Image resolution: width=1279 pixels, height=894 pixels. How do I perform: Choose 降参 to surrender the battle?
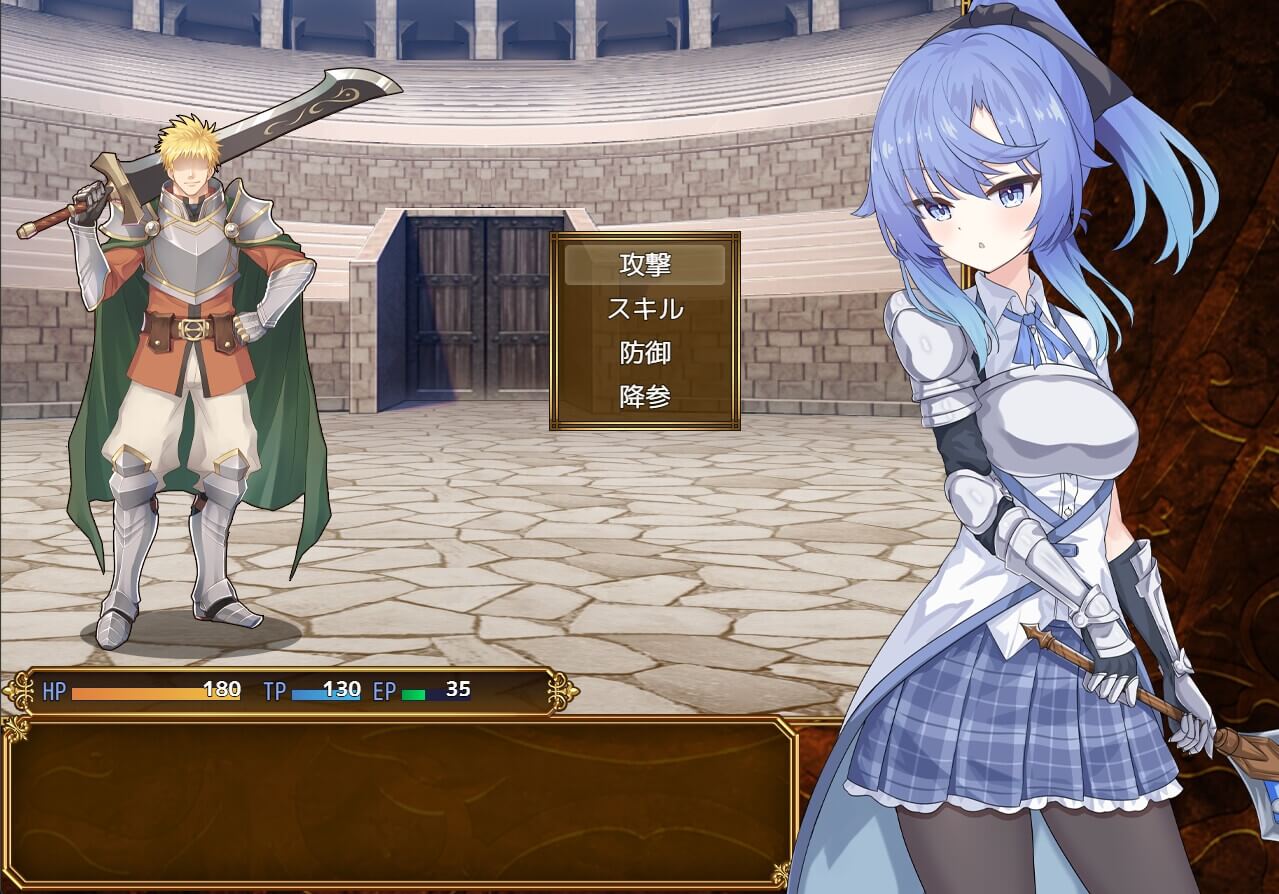pyautogui.click(x=645, y=397)
